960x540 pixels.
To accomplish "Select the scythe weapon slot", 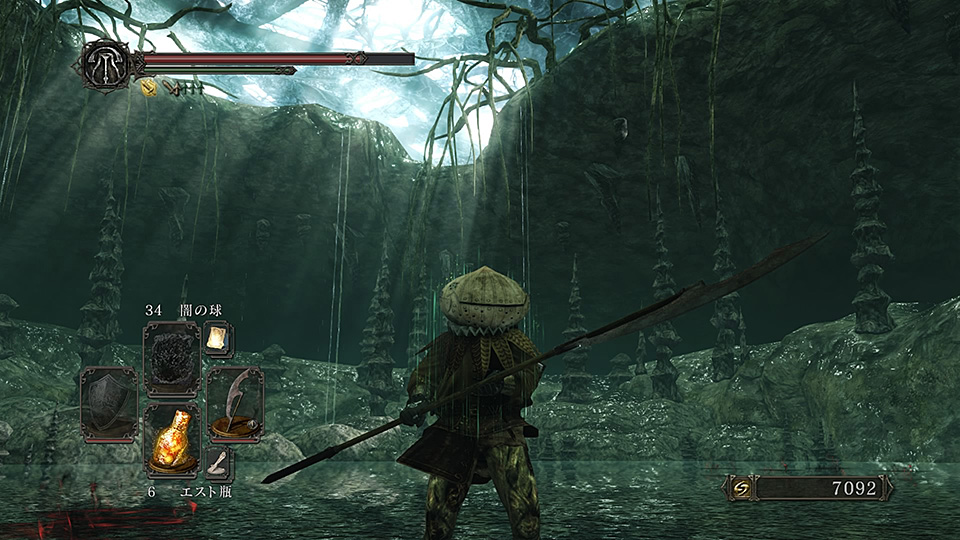I will point(236,402).
